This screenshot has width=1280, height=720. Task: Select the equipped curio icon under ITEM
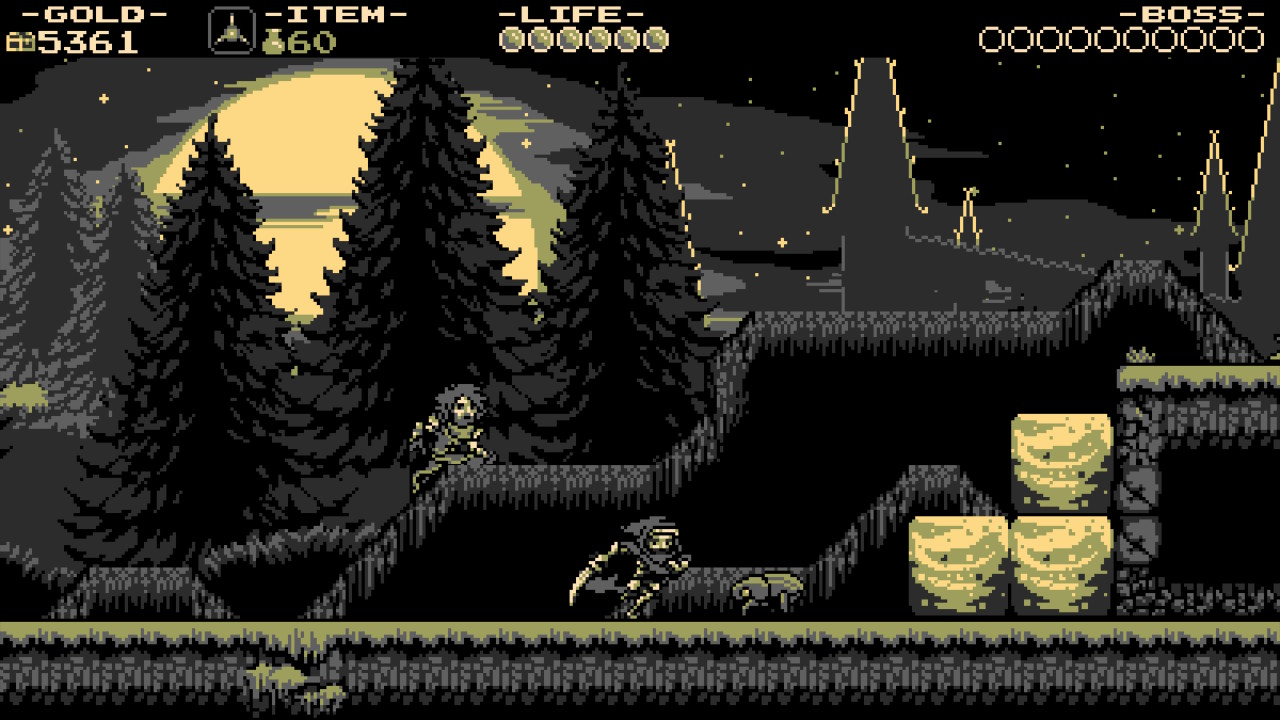[x=231, y=31]
